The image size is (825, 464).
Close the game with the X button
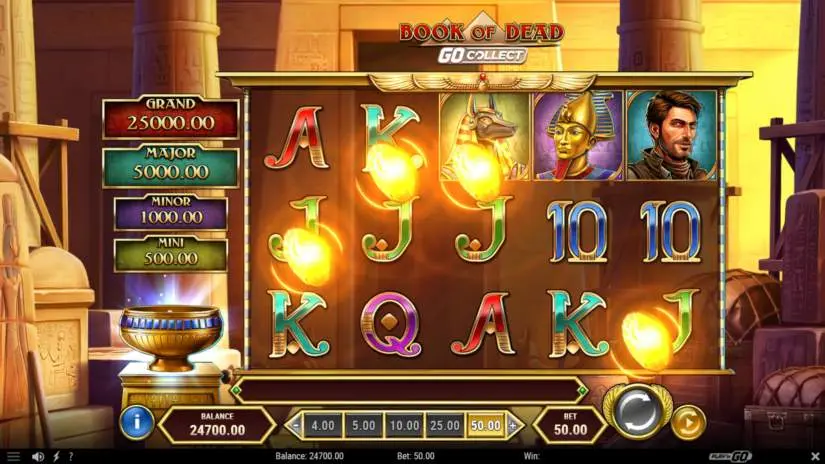[815, 457]
